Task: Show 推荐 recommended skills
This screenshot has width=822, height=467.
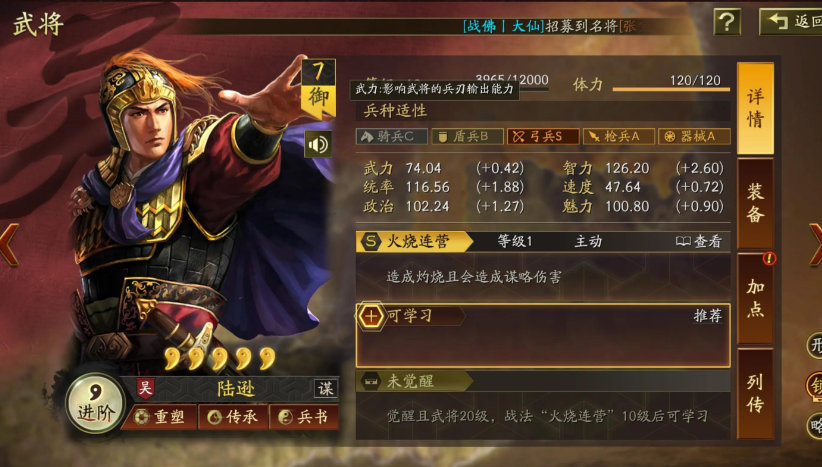Action: tap(707, 316)
